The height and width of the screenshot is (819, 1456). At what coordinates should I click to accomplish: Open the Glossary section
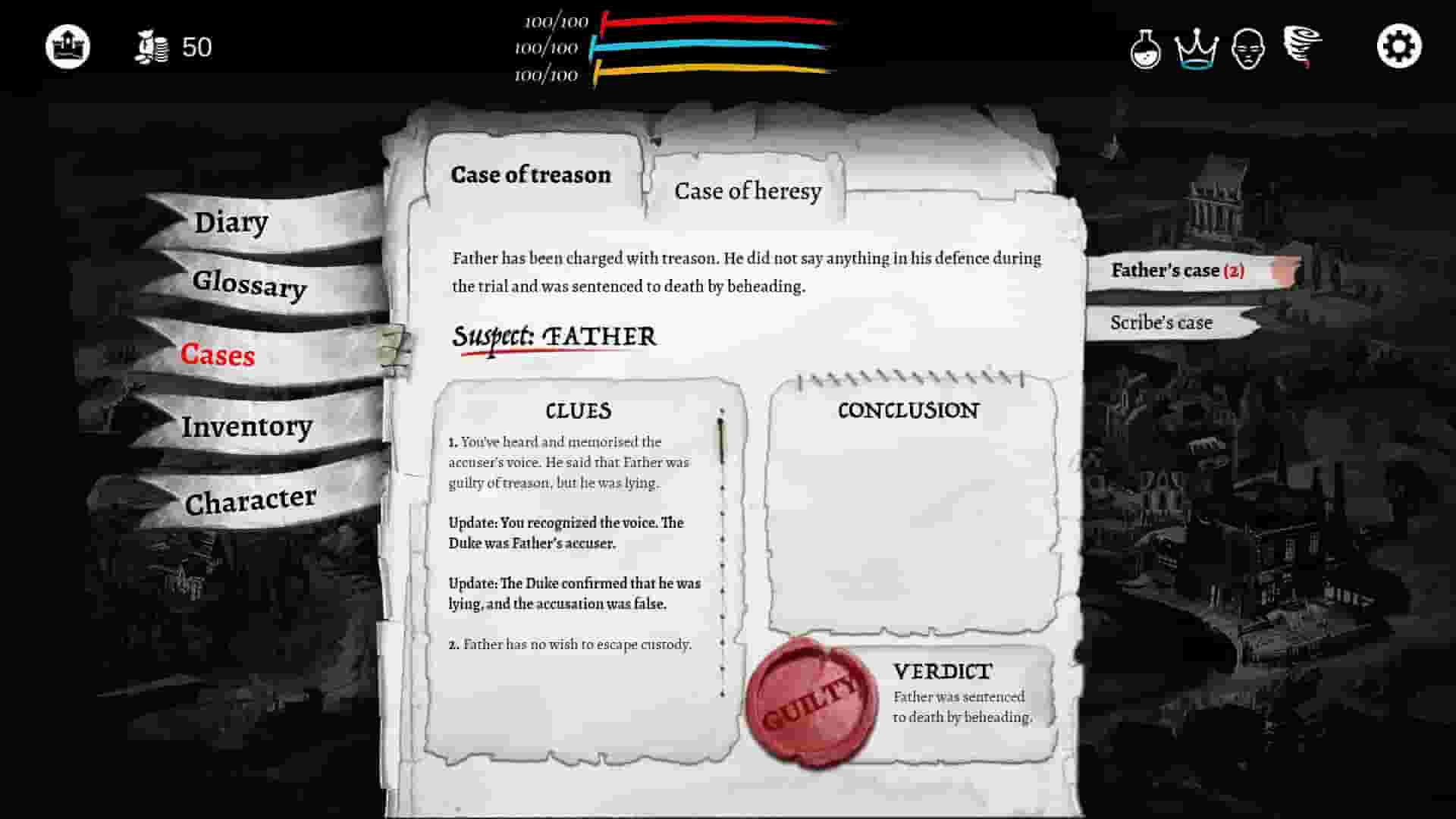[250, 287]
